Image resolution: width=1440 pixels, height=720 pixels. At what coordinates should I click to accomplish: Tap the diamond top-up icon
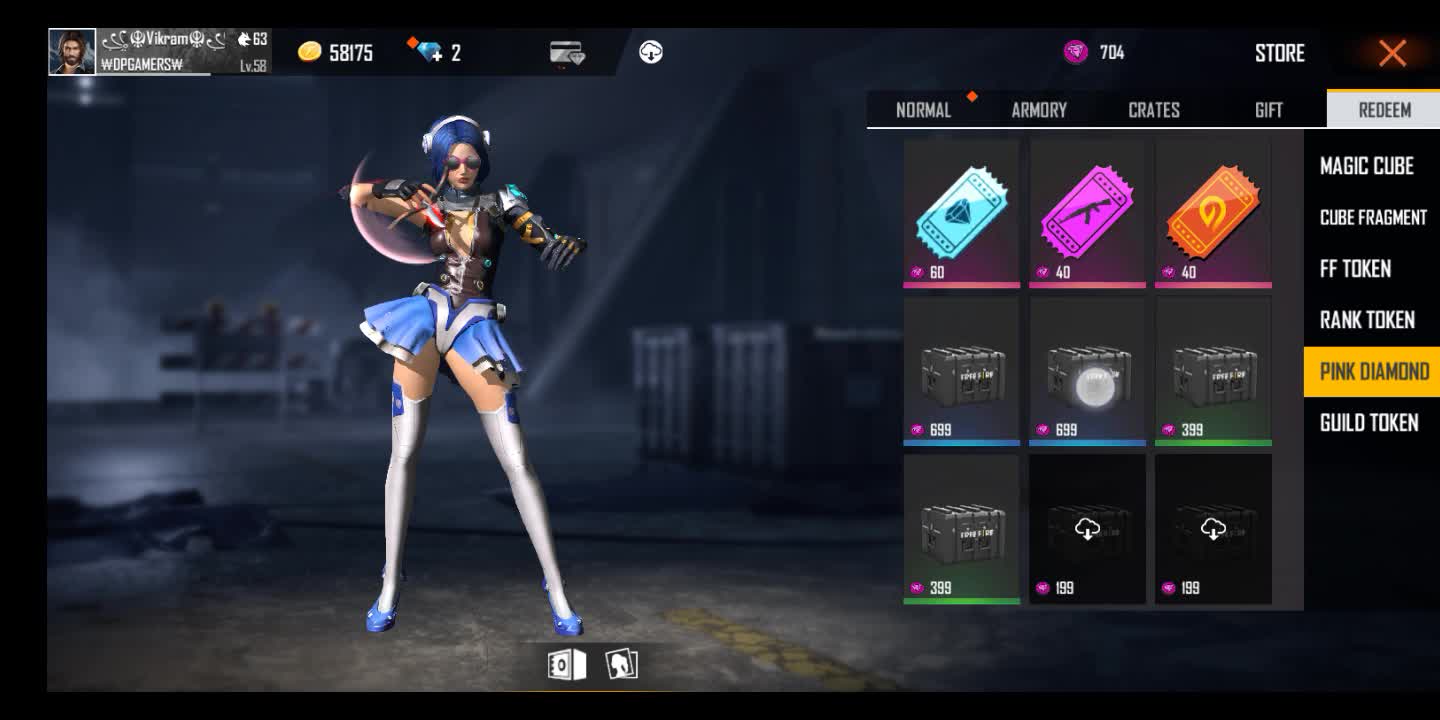click(431, 52)
